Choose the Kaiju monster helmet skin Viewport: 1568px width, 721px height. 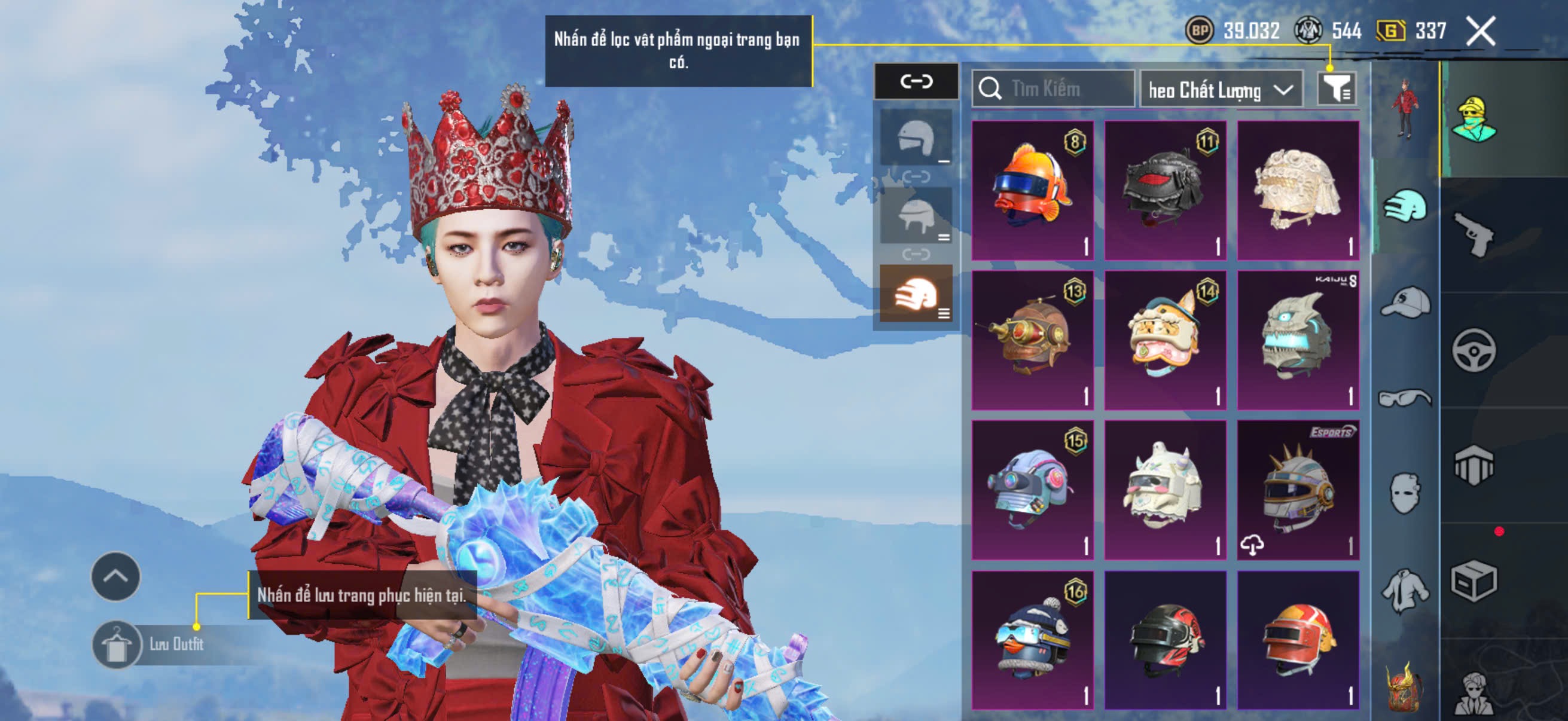(x=1298, y=340)
